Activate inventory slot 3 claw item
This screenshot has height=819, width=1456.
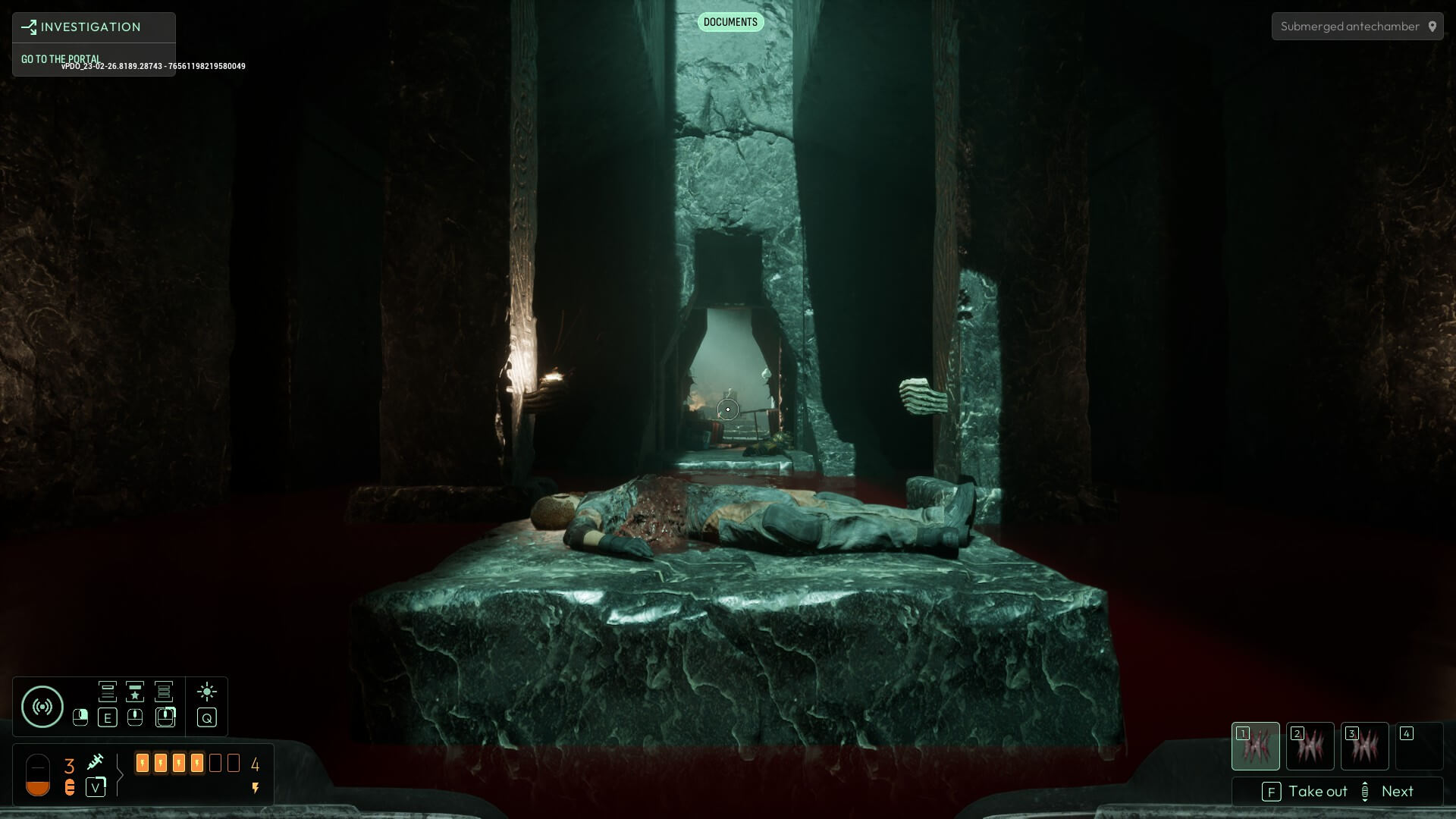[x=1365, y=746]
